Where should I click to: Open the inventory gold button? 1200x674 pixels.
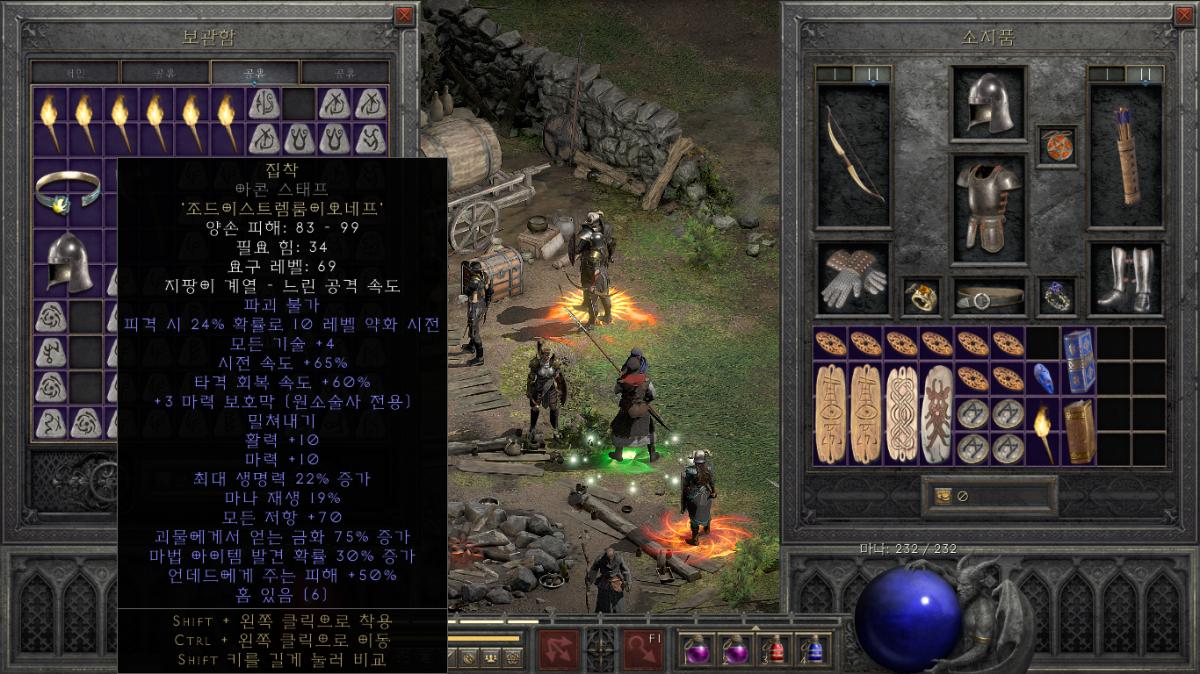943,496
